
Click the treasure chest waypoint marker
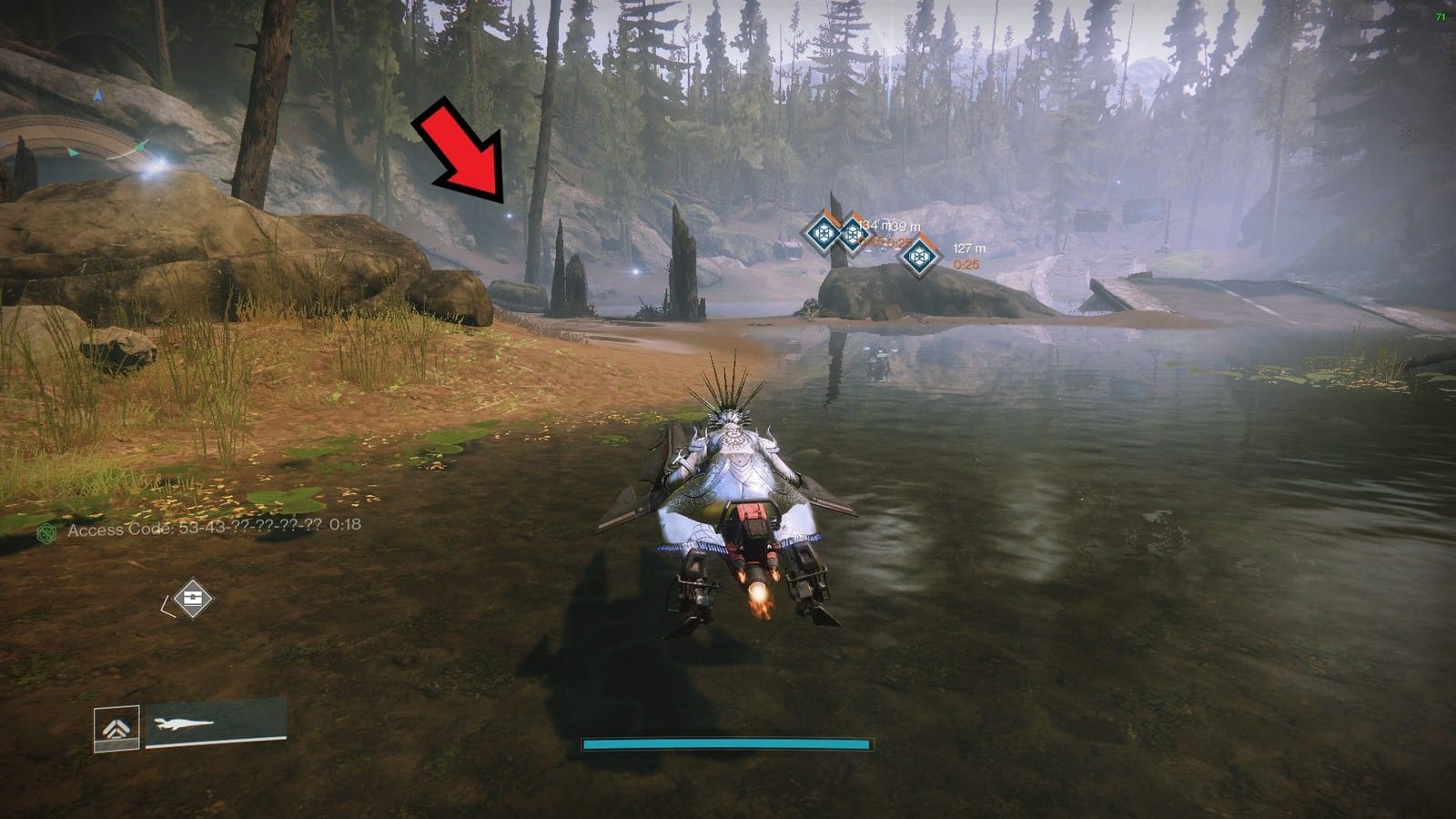(x=194, y=597)
